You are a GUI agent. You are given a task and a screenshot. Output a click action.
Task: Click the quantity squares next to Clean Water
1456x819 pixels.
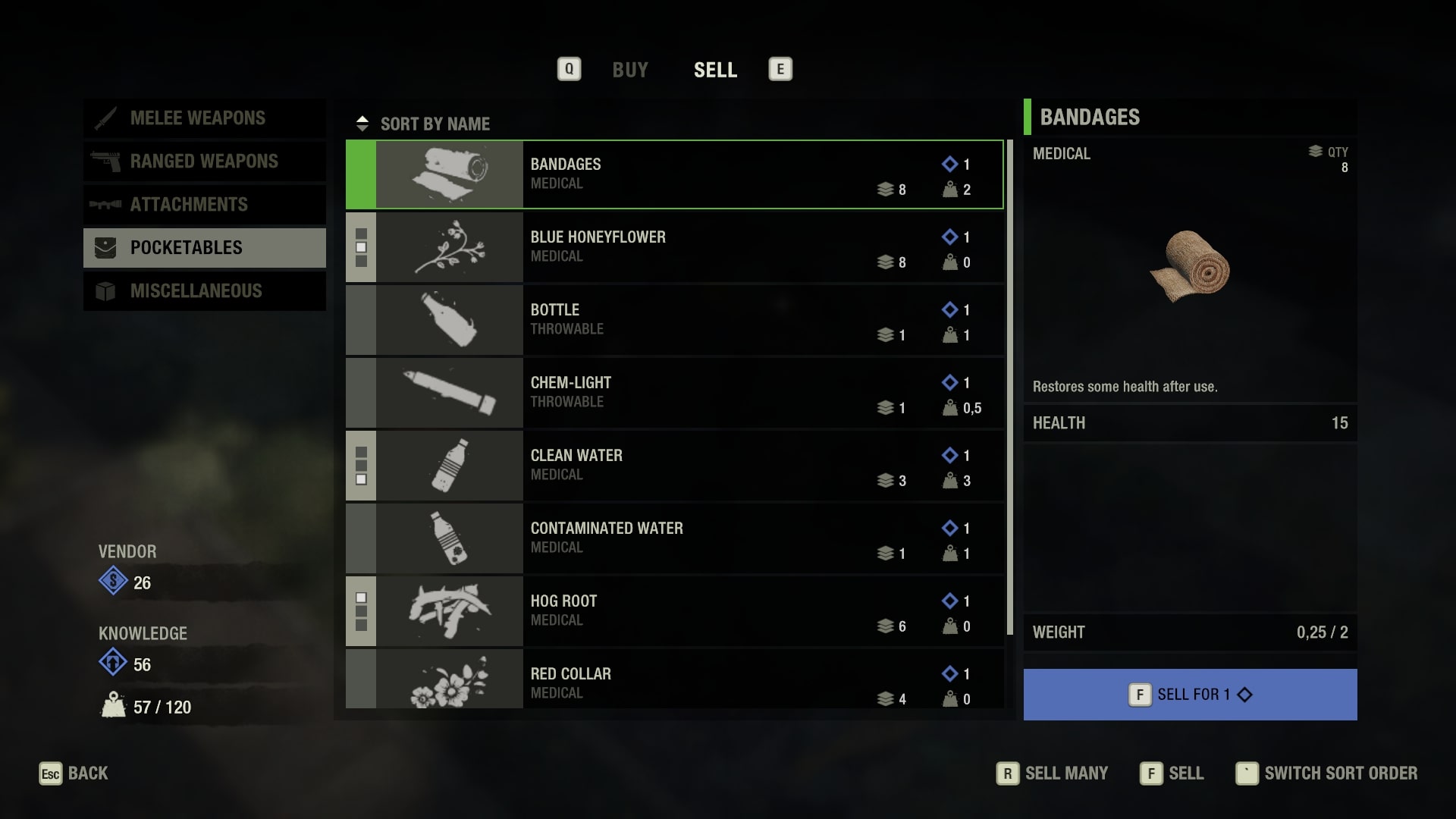(360, 466)
